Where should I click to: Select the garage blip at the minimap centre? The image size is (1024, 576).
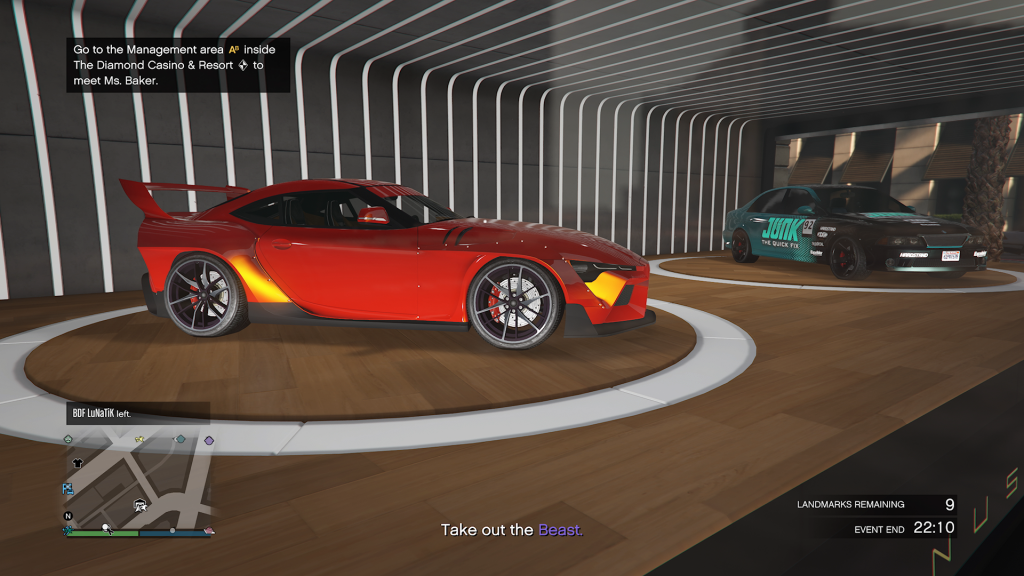(x=141, y=504)
